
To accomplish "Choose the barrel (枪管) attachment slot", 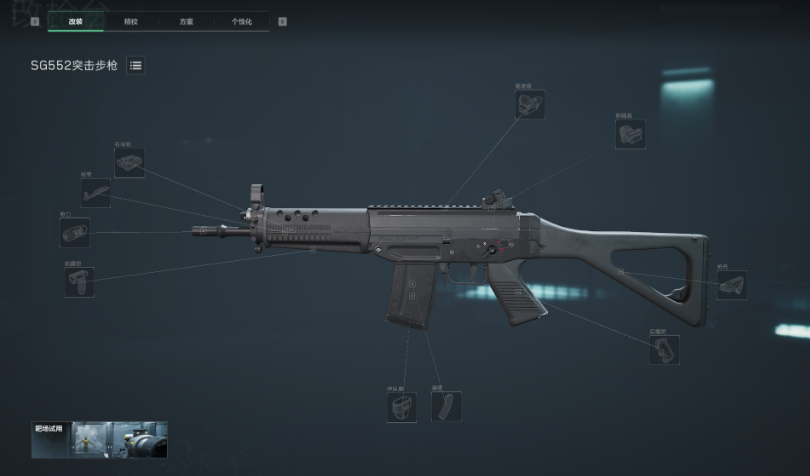I will [96, 193].
